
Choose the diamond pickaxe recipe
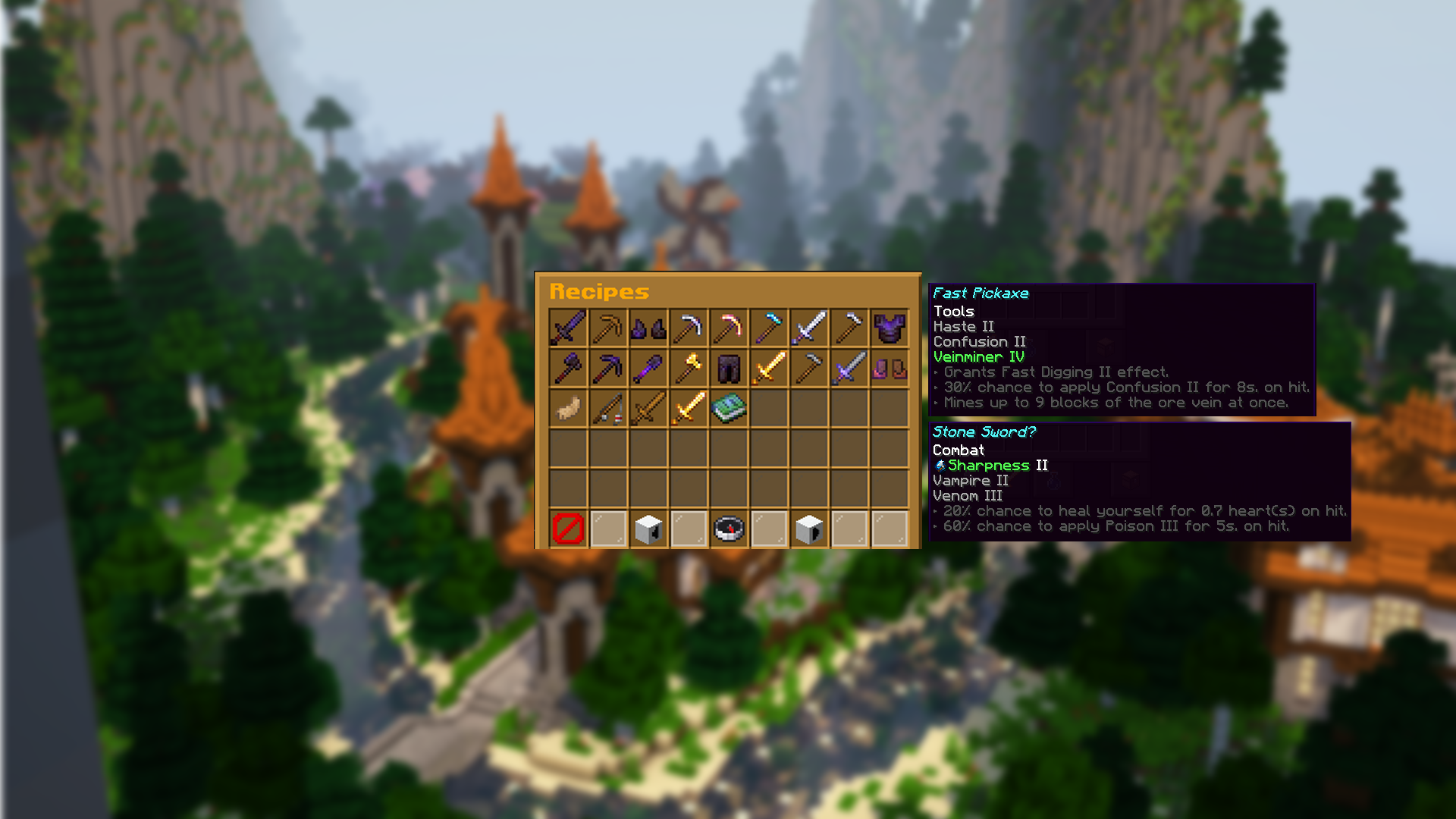click(770, 326)
